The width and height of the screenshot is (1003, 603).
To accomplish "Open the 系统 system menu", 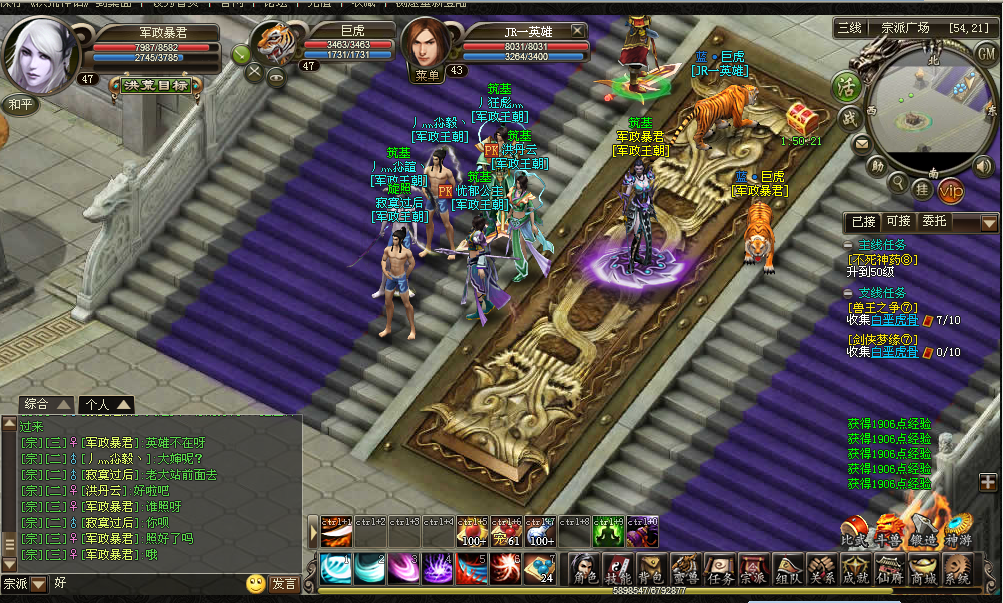I will point(957,568).
